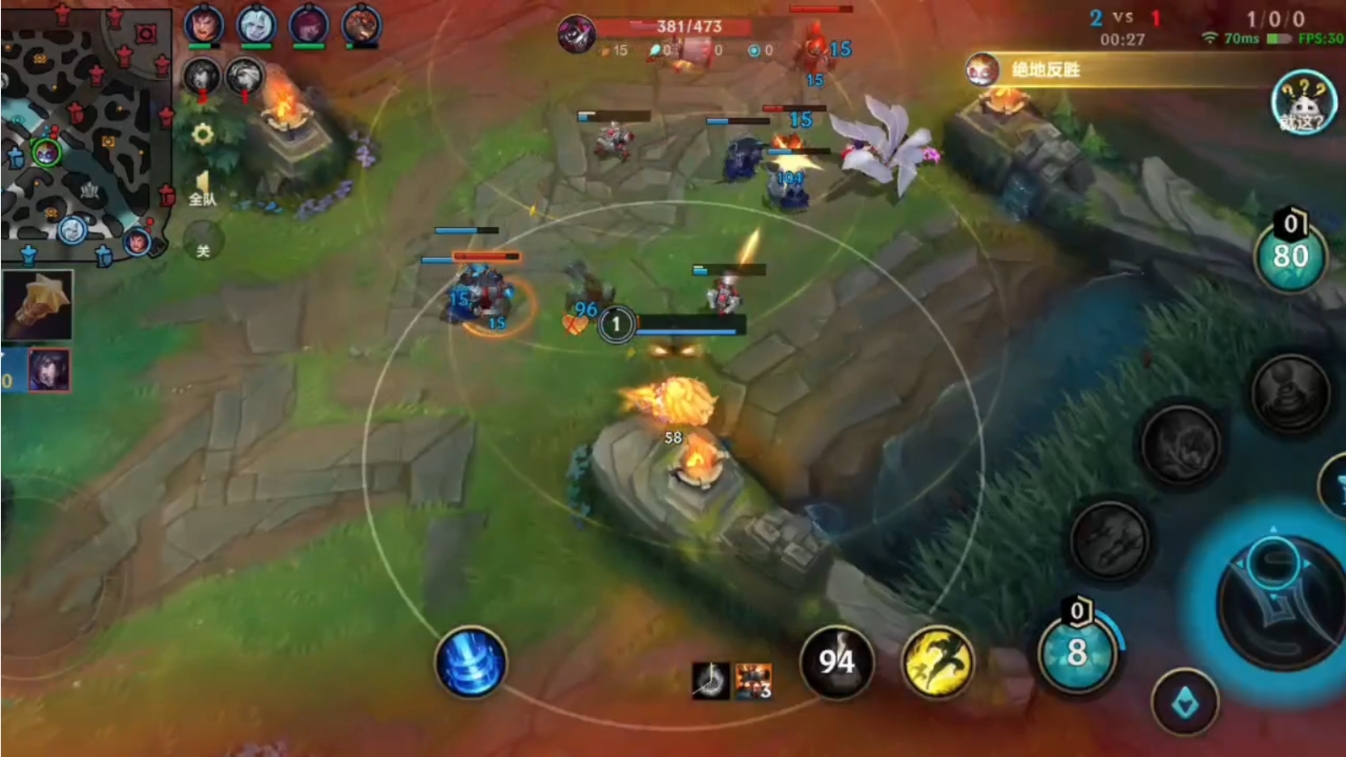
Task: Open settings with the gear icon
Action: tap(203, 135)
